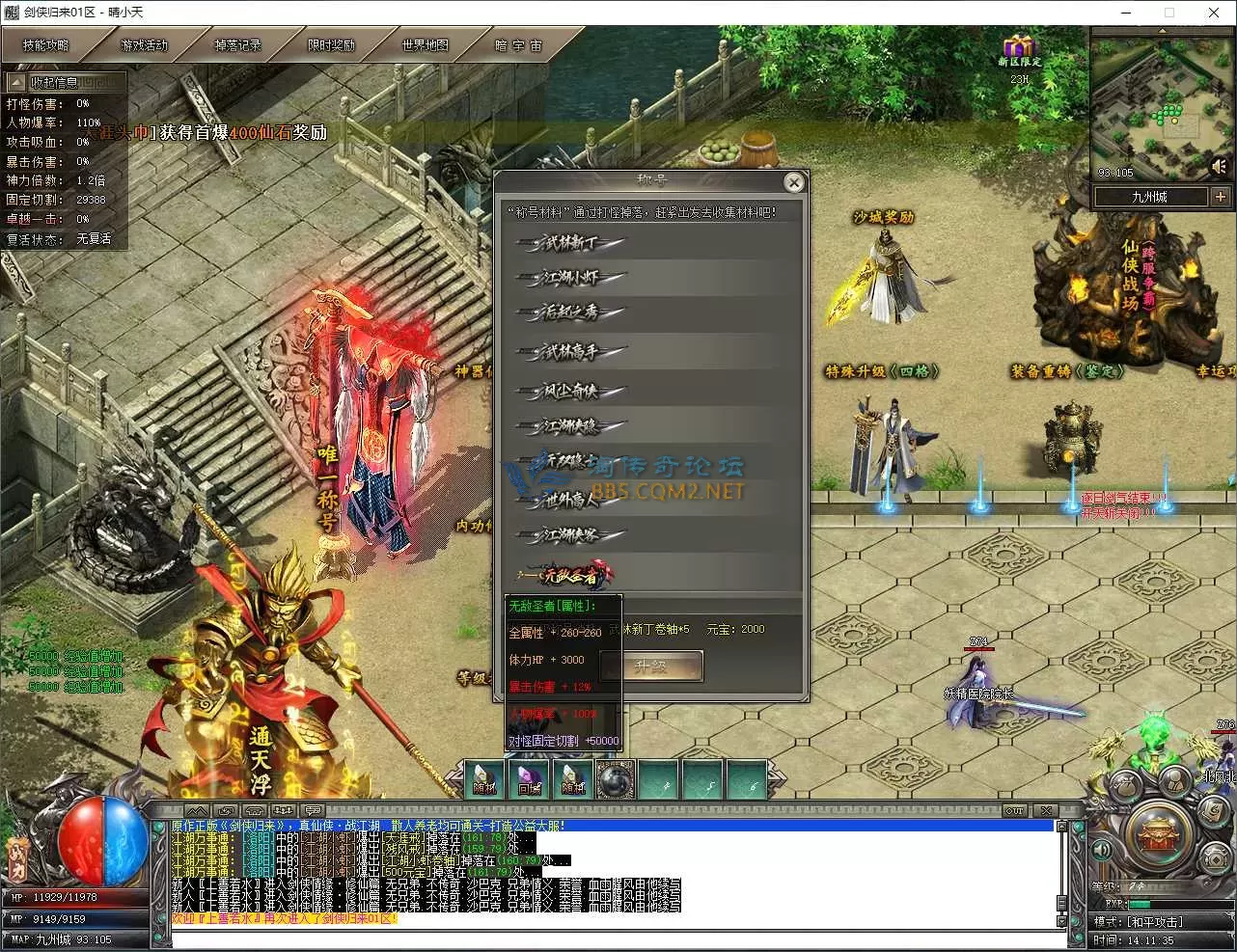Close the 称号 title window
Image resolution: width=1237 pixels, height=952 pixels.
click(793, 182)
